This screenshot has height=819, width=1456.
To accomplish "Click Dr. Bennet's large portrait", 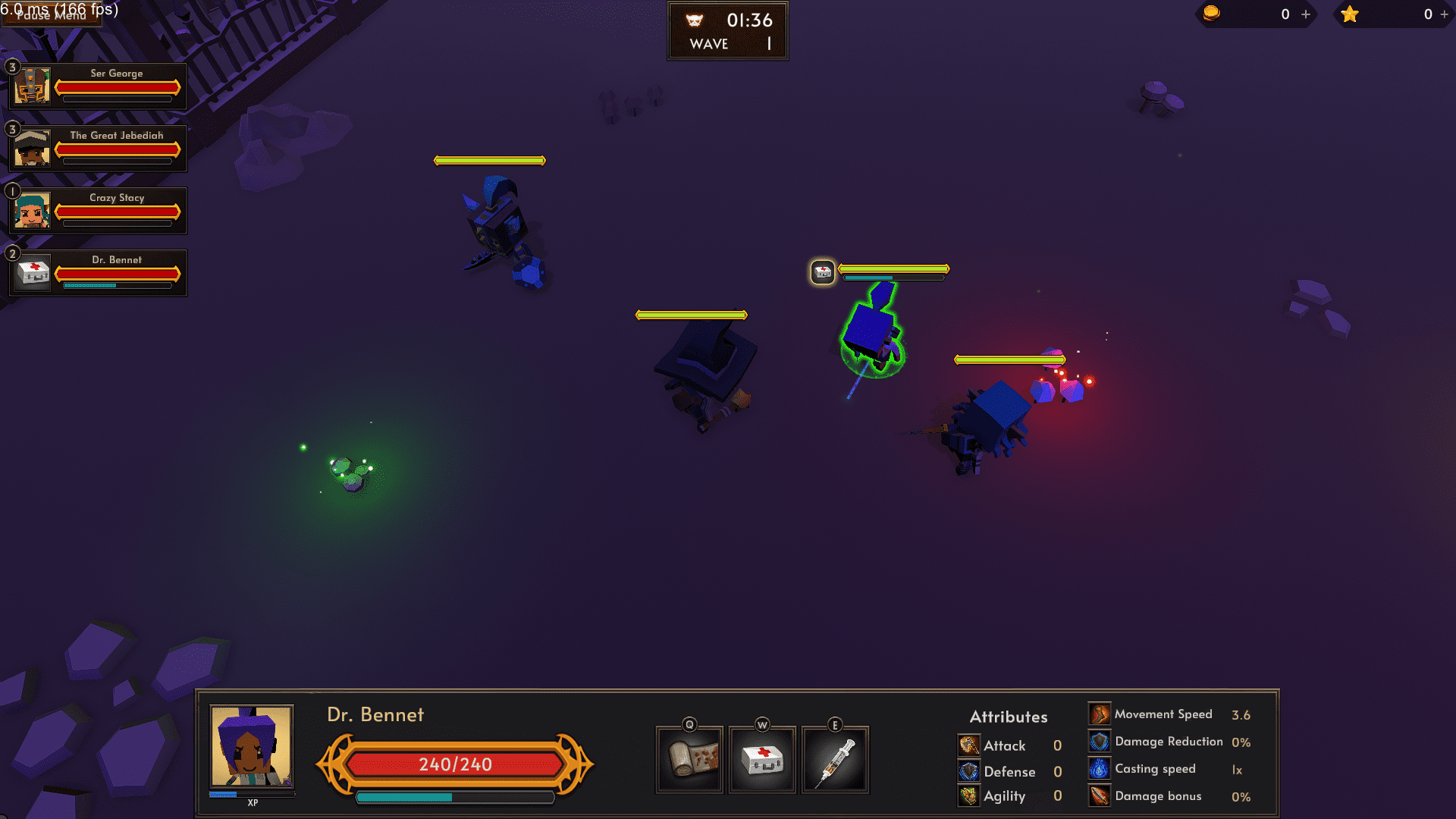I will [251, 747].
